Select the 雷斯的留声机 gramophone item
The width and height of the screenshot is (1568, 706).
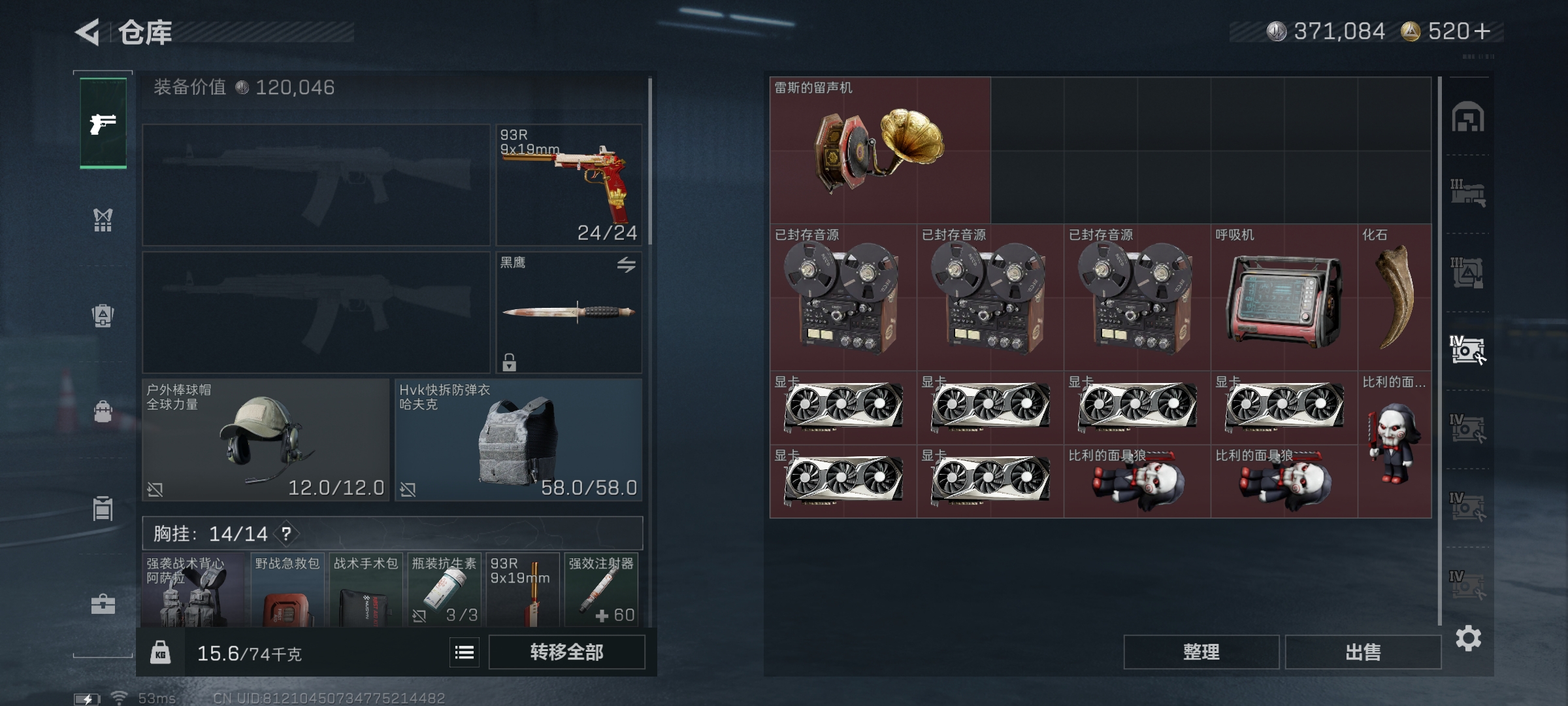click(879, 150)
